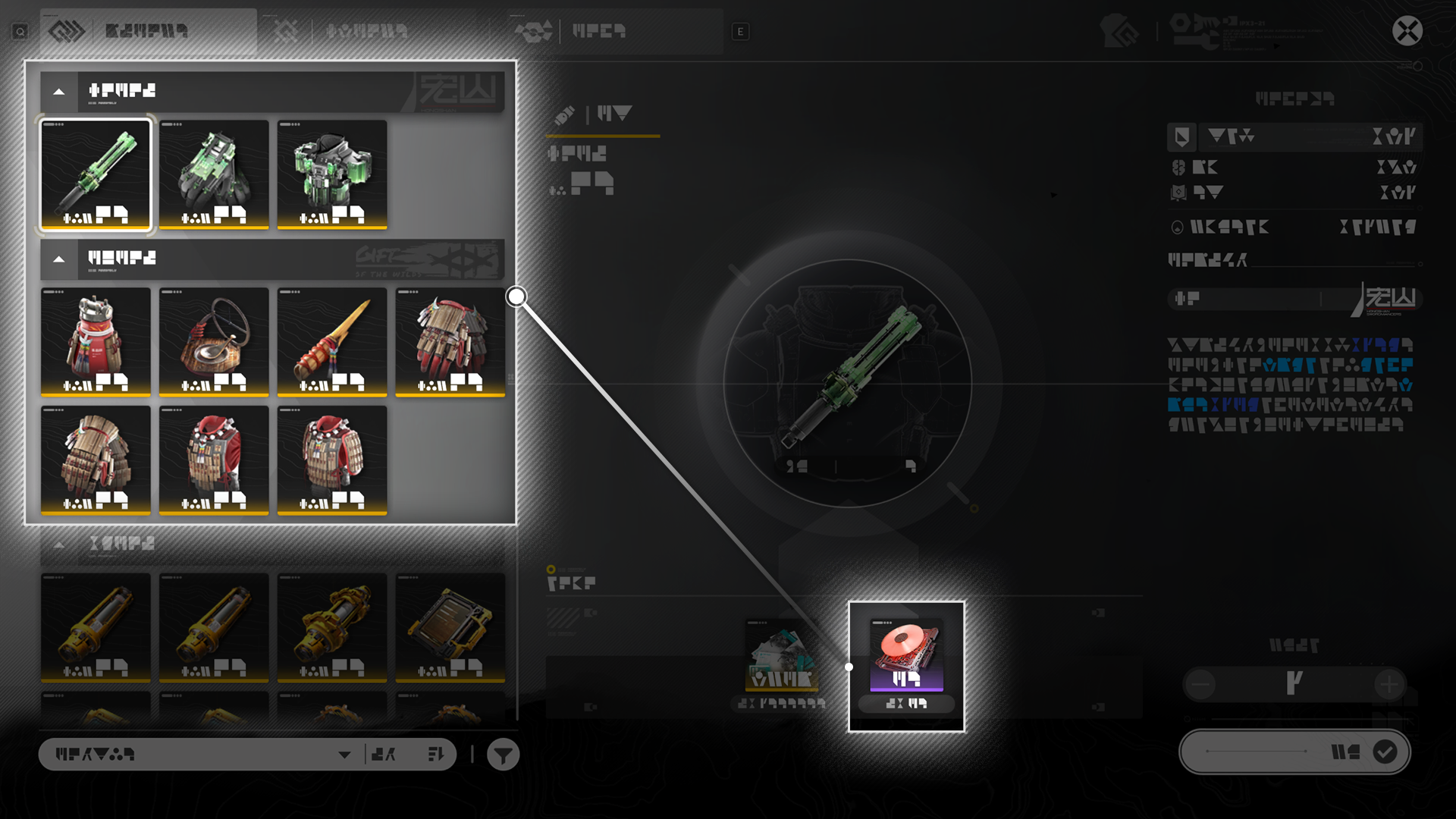1456x819 pixels.
Task: Select the green chest armor item
Action: click(x=332, y=174)
